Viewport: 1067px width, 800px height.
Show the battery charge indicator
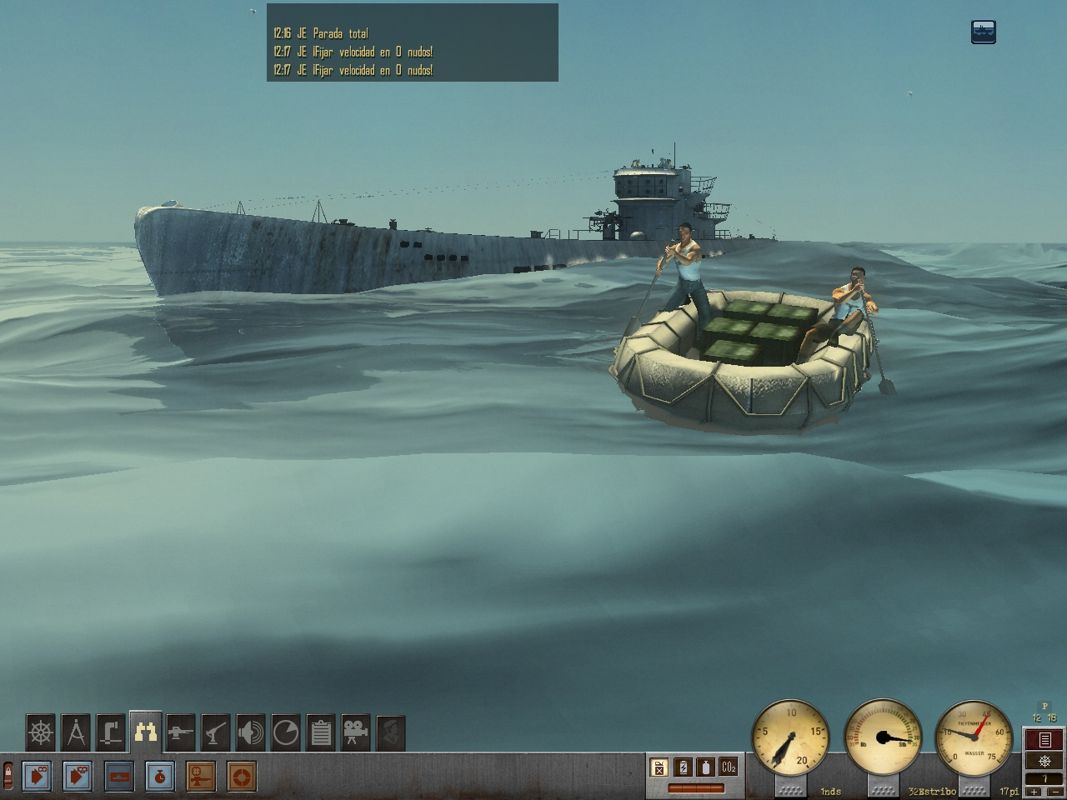tap(684, 768)
